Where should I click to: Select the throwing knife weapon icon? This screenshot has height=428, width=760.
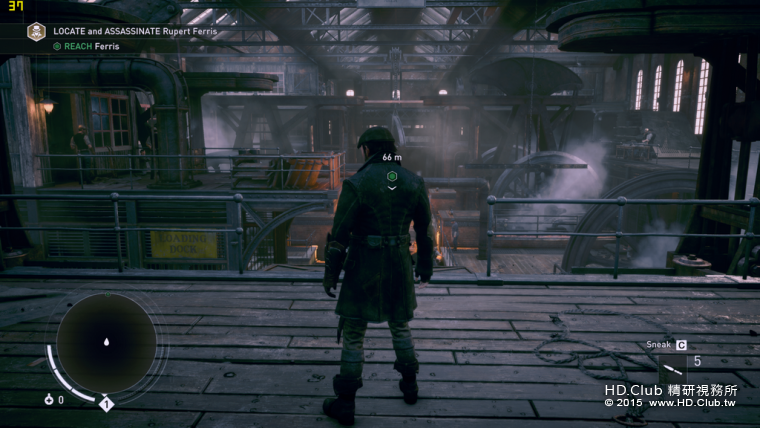click(671, 364)
